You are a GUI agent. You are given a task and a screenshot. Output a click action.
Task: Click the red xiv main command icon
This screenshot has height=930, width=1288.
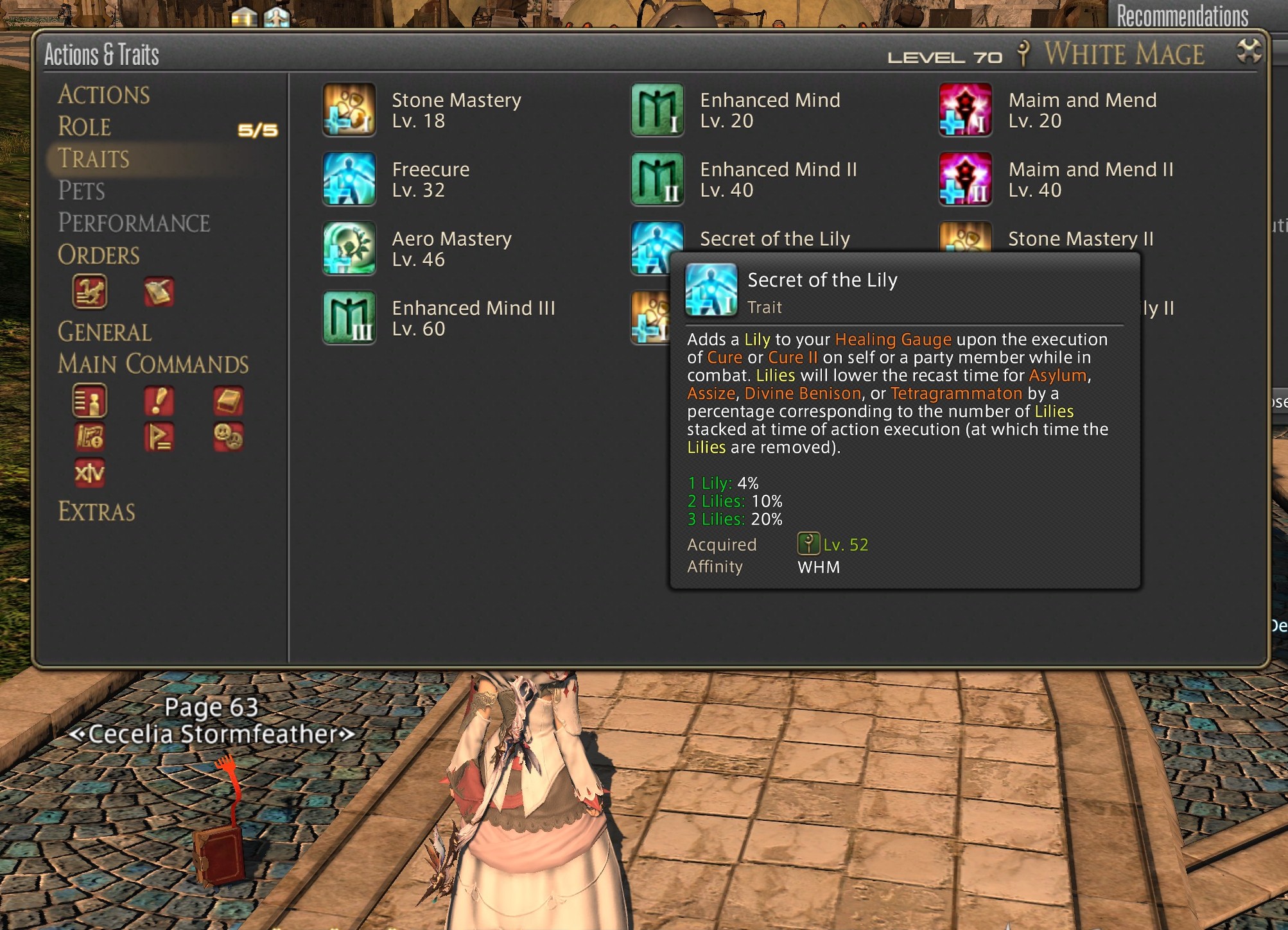pos(89,473)
